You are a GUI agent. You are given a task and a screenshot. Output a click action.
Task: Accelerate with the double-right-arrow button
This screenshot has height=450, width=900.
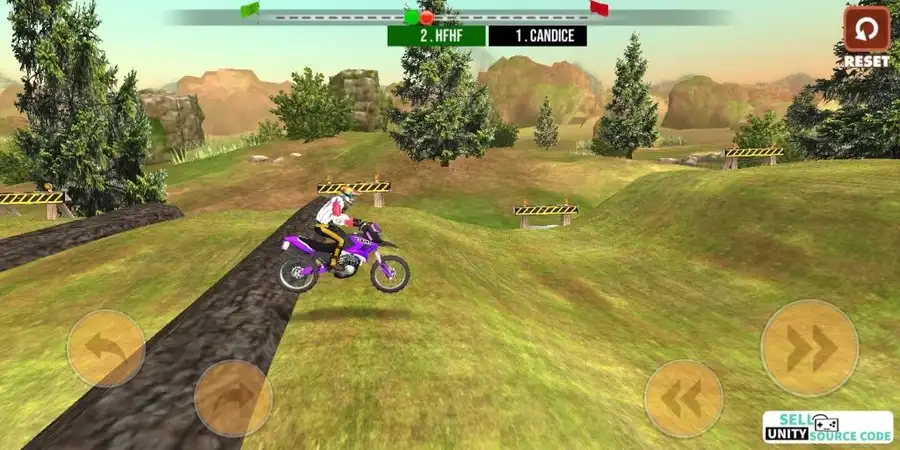[x=809, y=348]
